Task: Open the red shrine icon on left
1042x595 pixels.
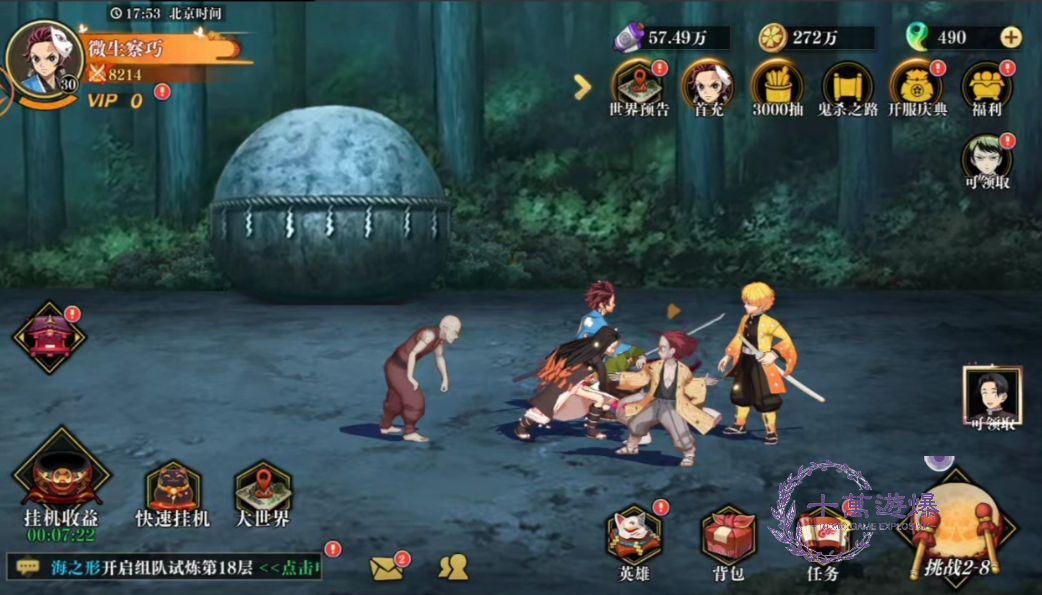Action: [x=49, y=337]
